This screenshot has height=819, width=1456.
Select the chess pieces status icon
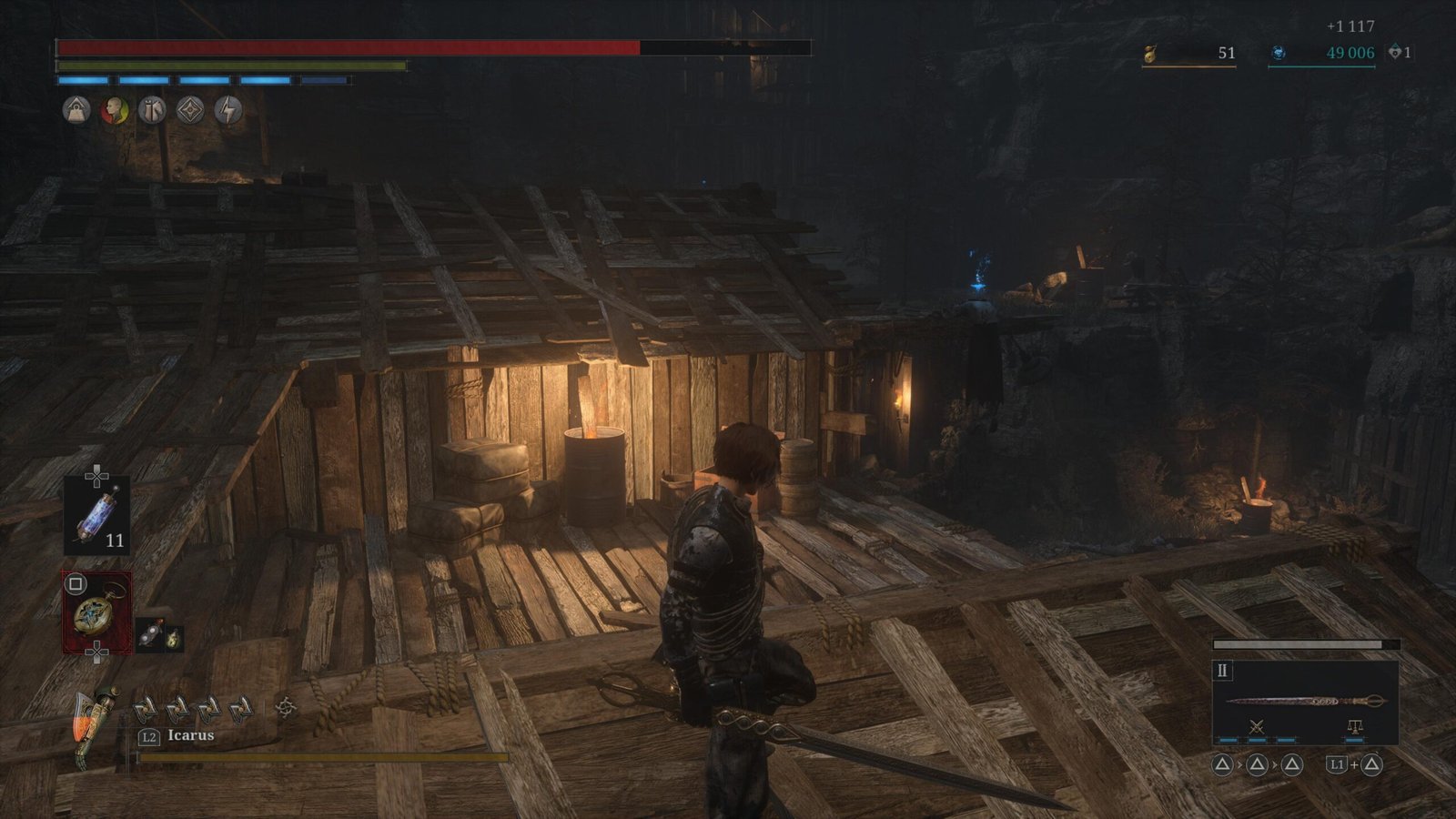click(152, 111)
